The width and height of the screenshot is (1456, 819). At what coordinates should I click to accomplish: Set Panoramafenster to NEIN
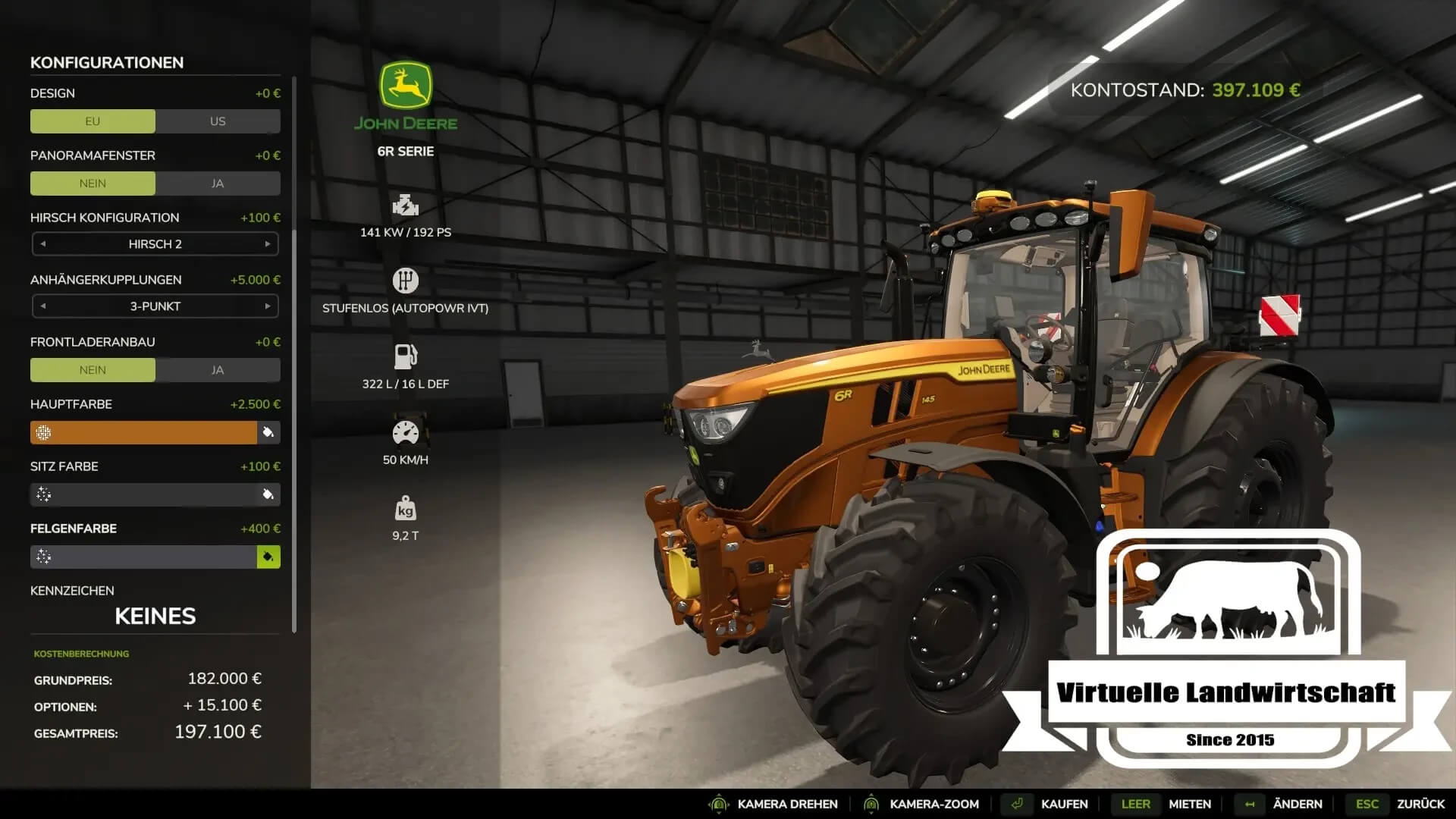pos(93,184)
